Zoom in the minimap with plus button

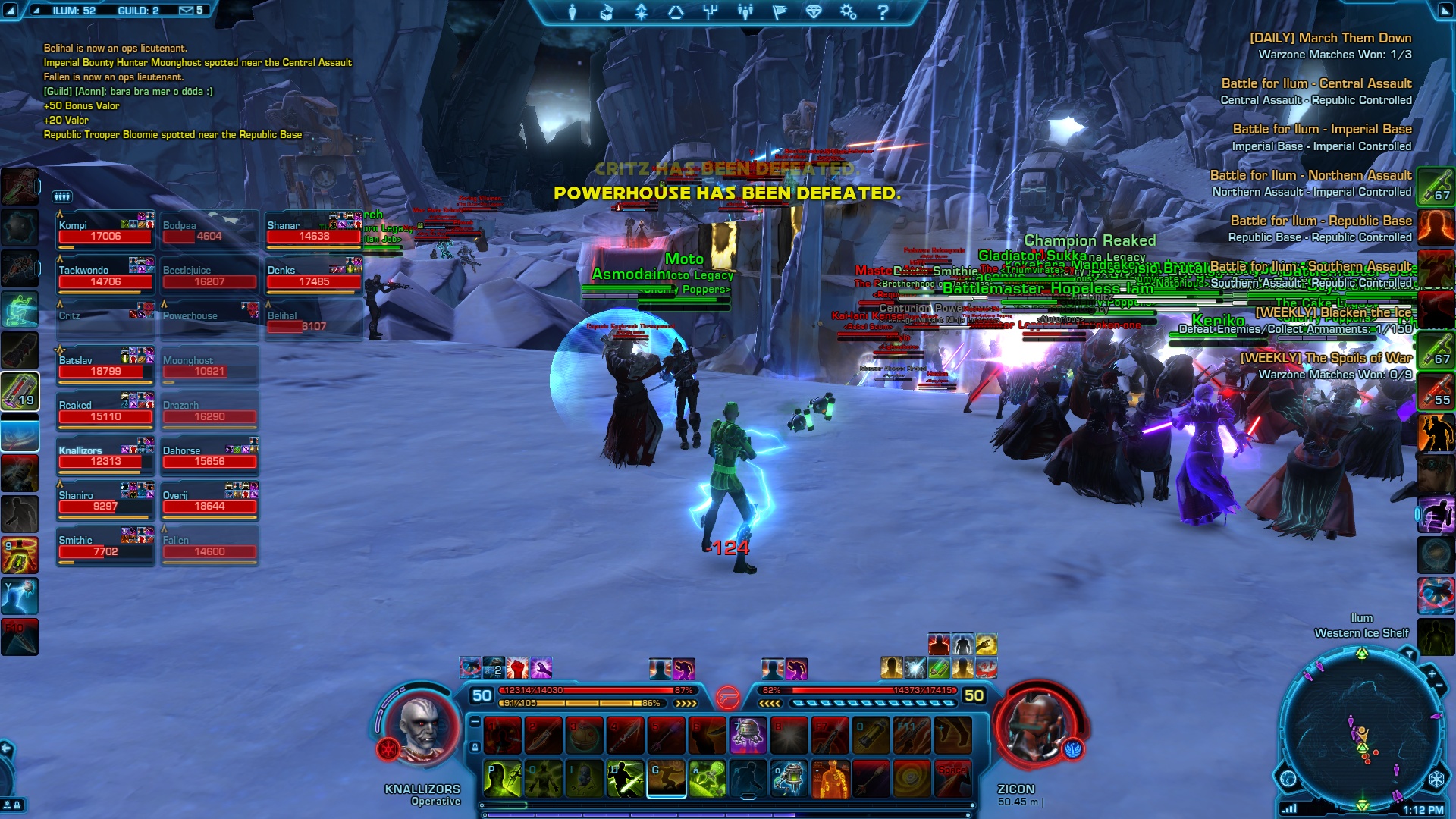coord(1432,673)
